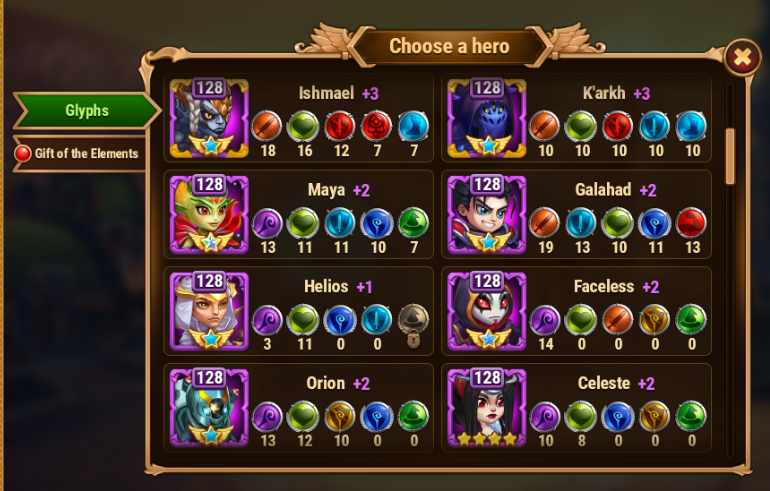This screenshot has height=491, width=770.
Task: Click the hero list scrollbar handle
Action: pos(730,155)
